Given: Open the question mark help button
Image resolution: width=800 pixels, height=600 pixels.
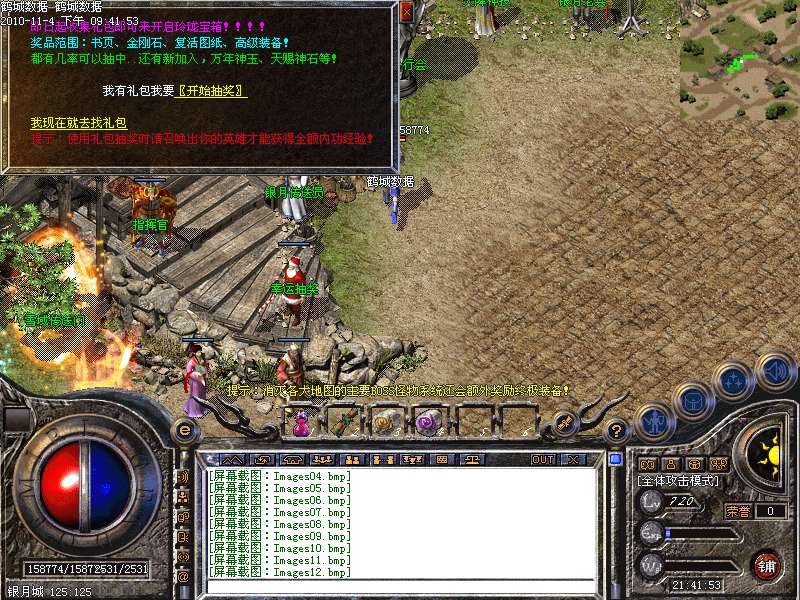Looking at the screenshot, I should (617, 431).
